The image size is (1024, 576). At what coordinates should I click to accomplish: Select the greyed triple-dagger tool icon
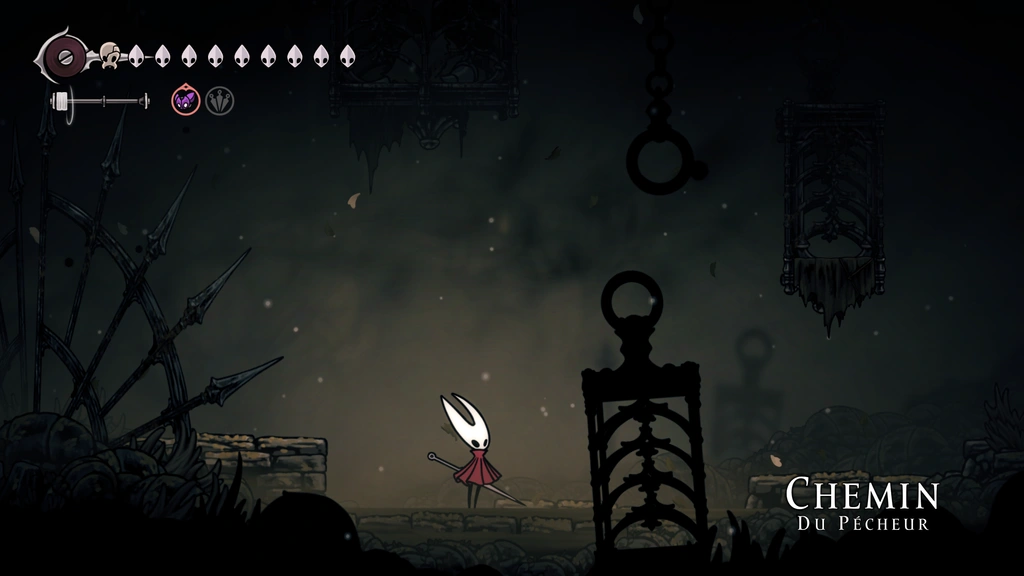tap(220, 100)
